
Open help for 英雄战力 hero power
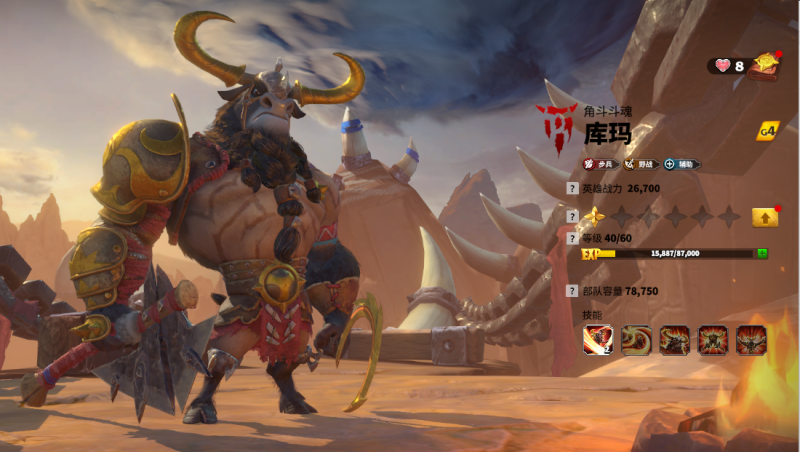(572, 188)
